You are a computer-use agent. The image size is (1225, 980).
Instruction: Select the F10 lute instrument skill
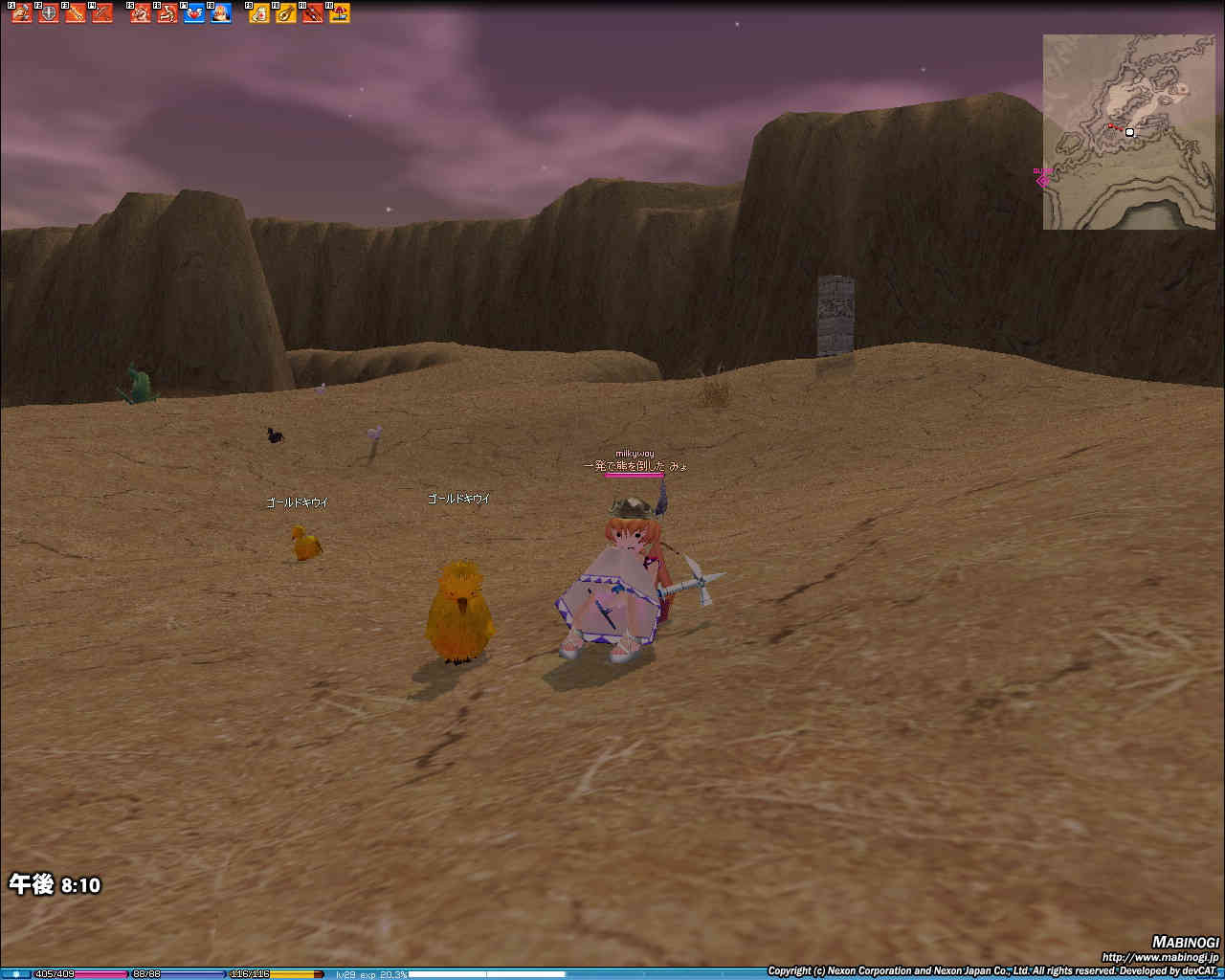coord(286,13)
